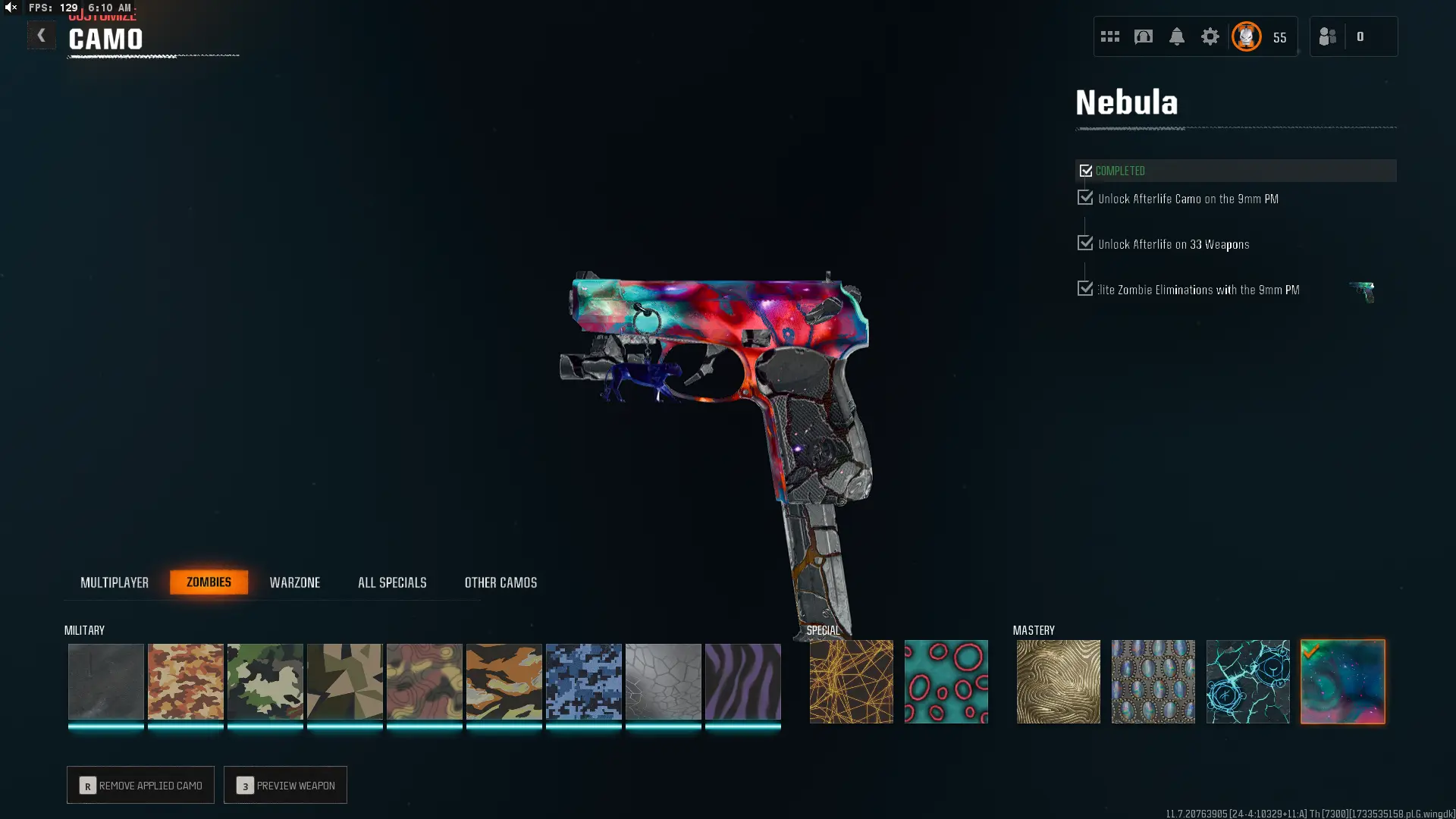Open the Warzone camo tab

click(295, 582)
